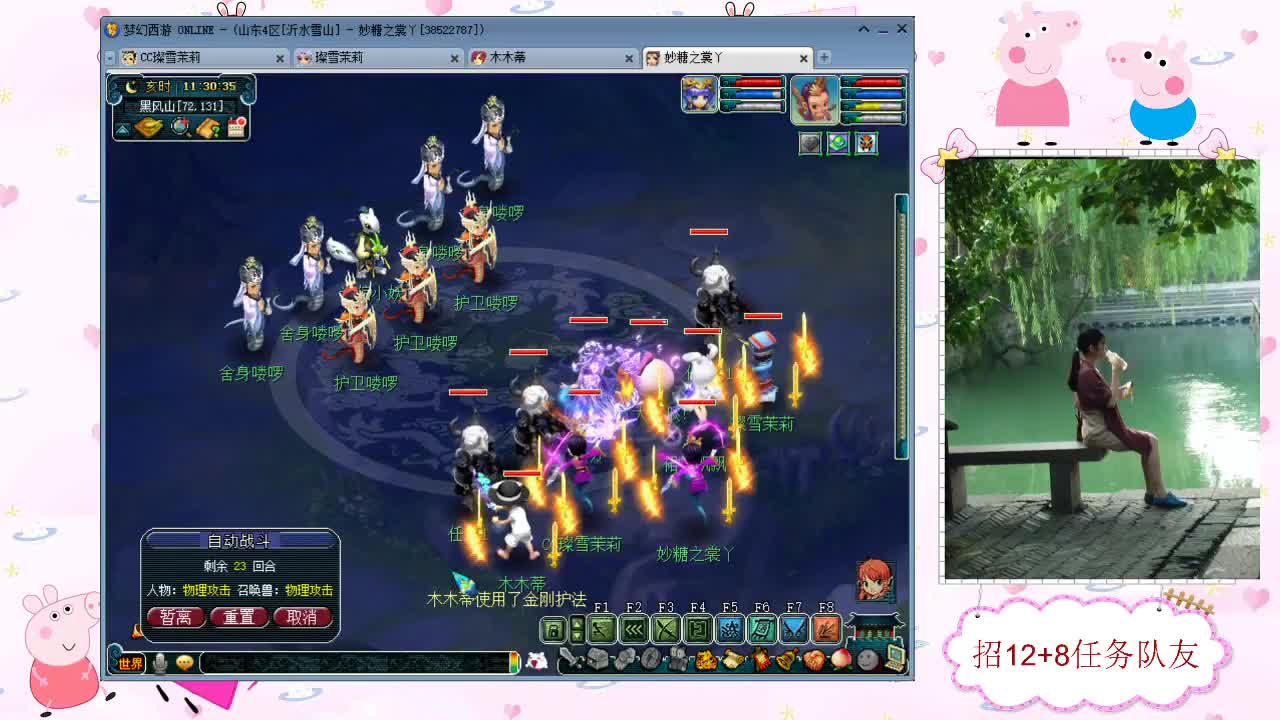Open the big map via the yellow map icon
1280x720 pixels.
tap(150, 127)
